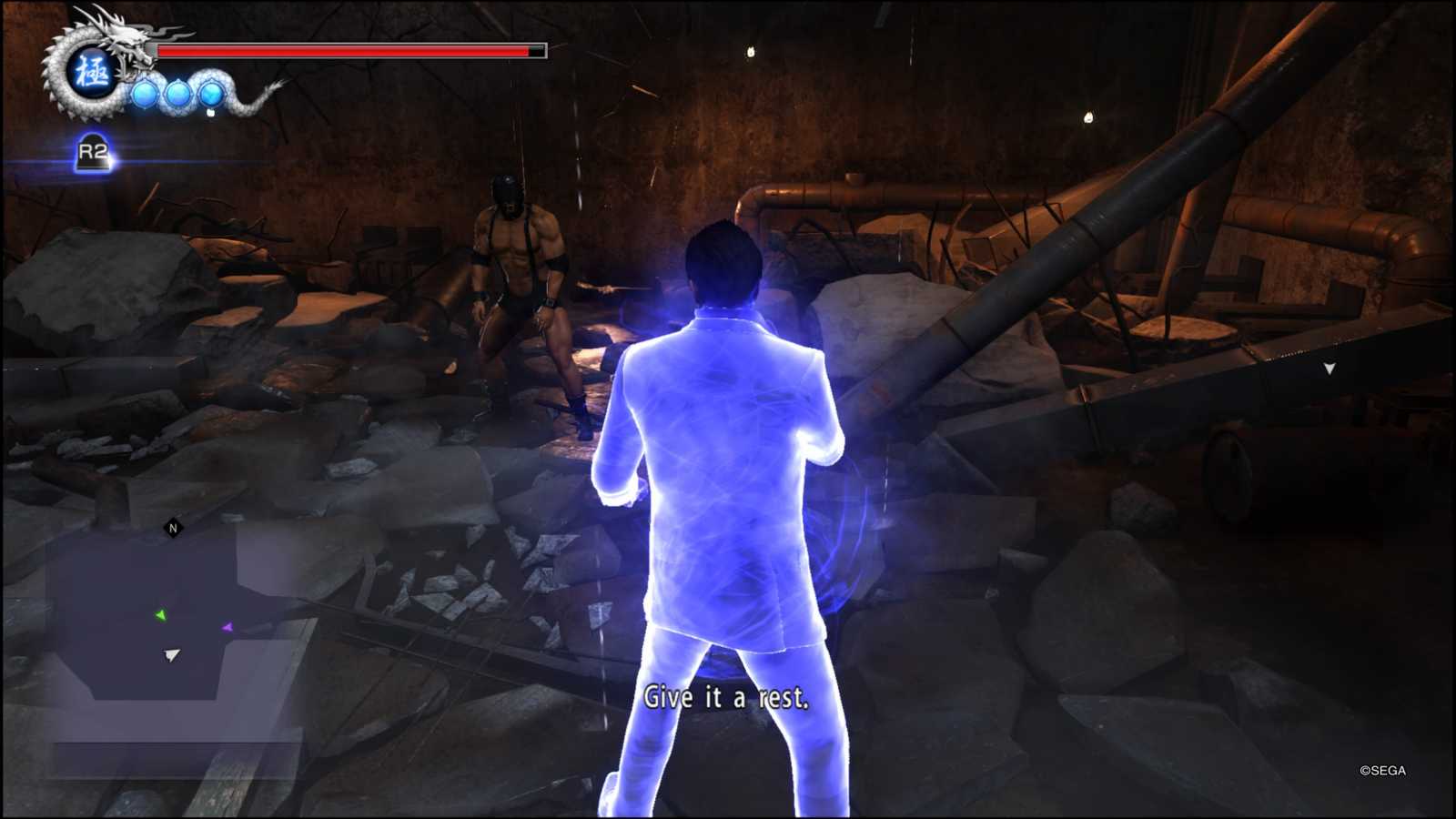
Task: Click the white player arrow on the minimap
Action: (x=171, y=654)
